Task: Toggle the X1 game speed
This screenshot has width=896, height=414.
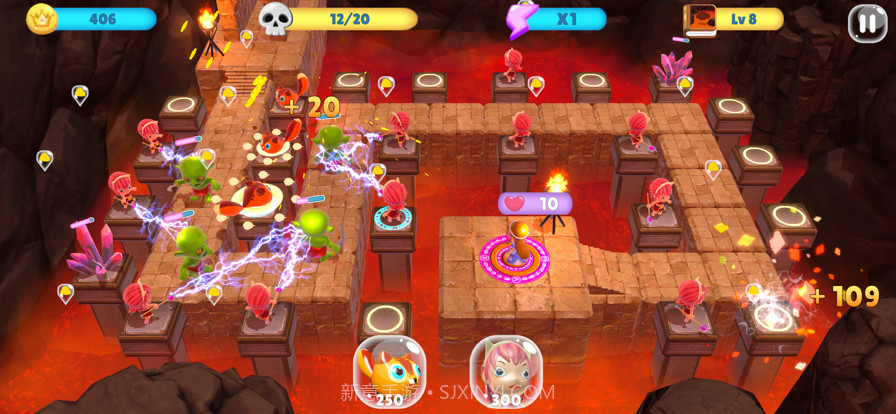Action: [558, 19]
